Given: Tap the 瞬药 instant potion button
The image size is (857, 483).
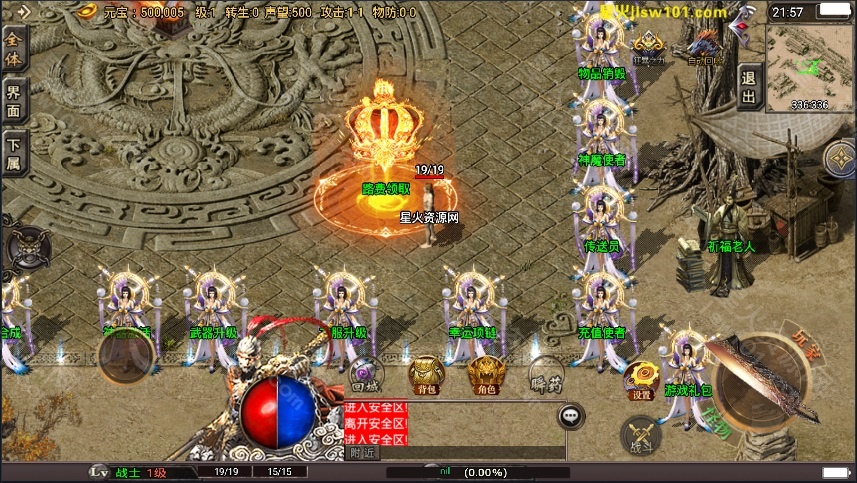Looking at the screenshot, I should (546, 374).
